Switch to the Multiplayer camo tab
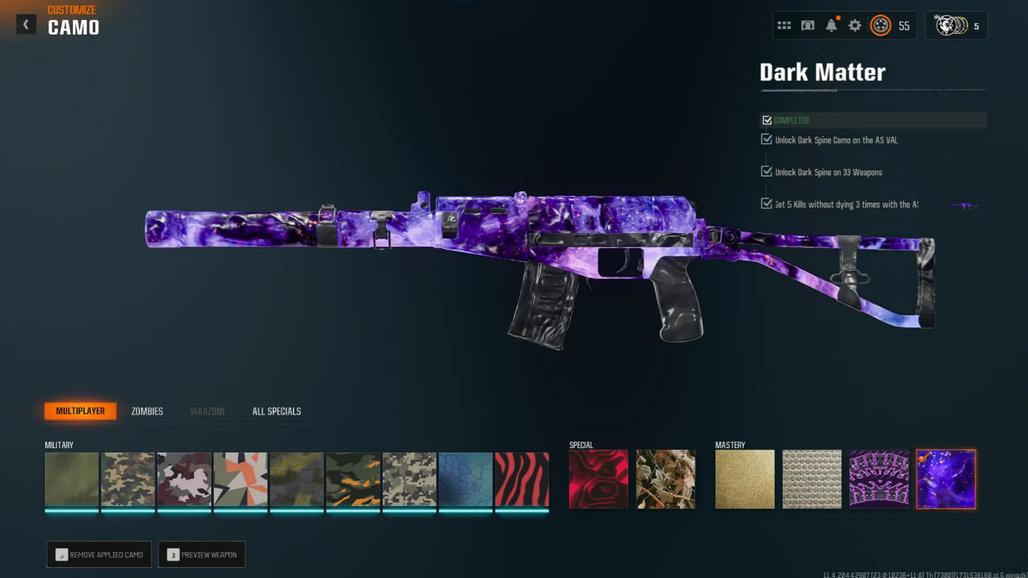Screen dimensions: 1028x578 [80, 411]
